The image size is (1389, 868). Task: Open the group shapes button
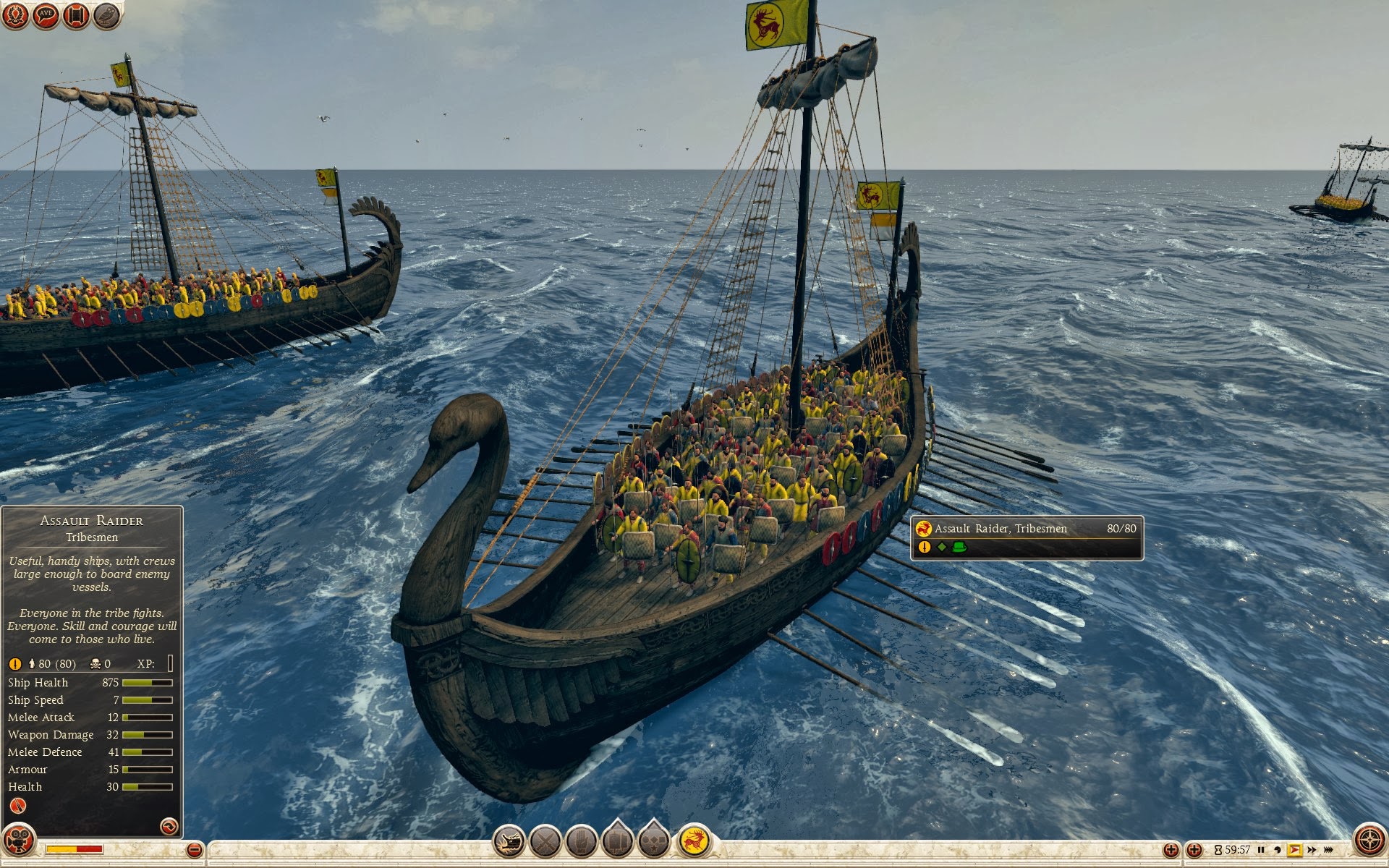tap(654, 841)
